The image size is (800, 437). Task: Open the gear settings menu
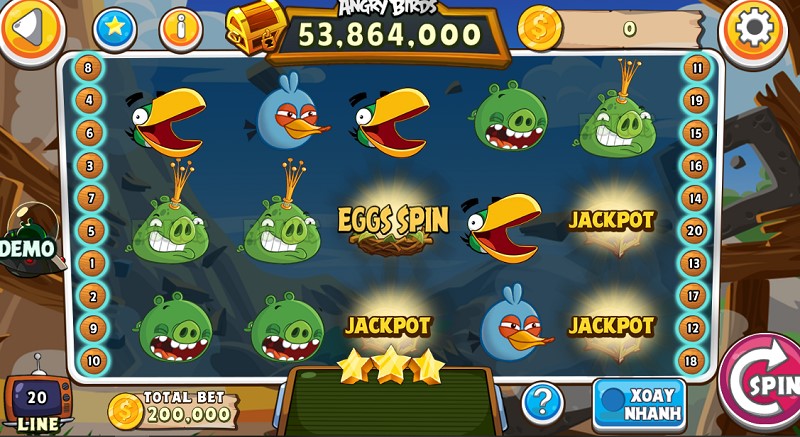(x=754, y=29)
